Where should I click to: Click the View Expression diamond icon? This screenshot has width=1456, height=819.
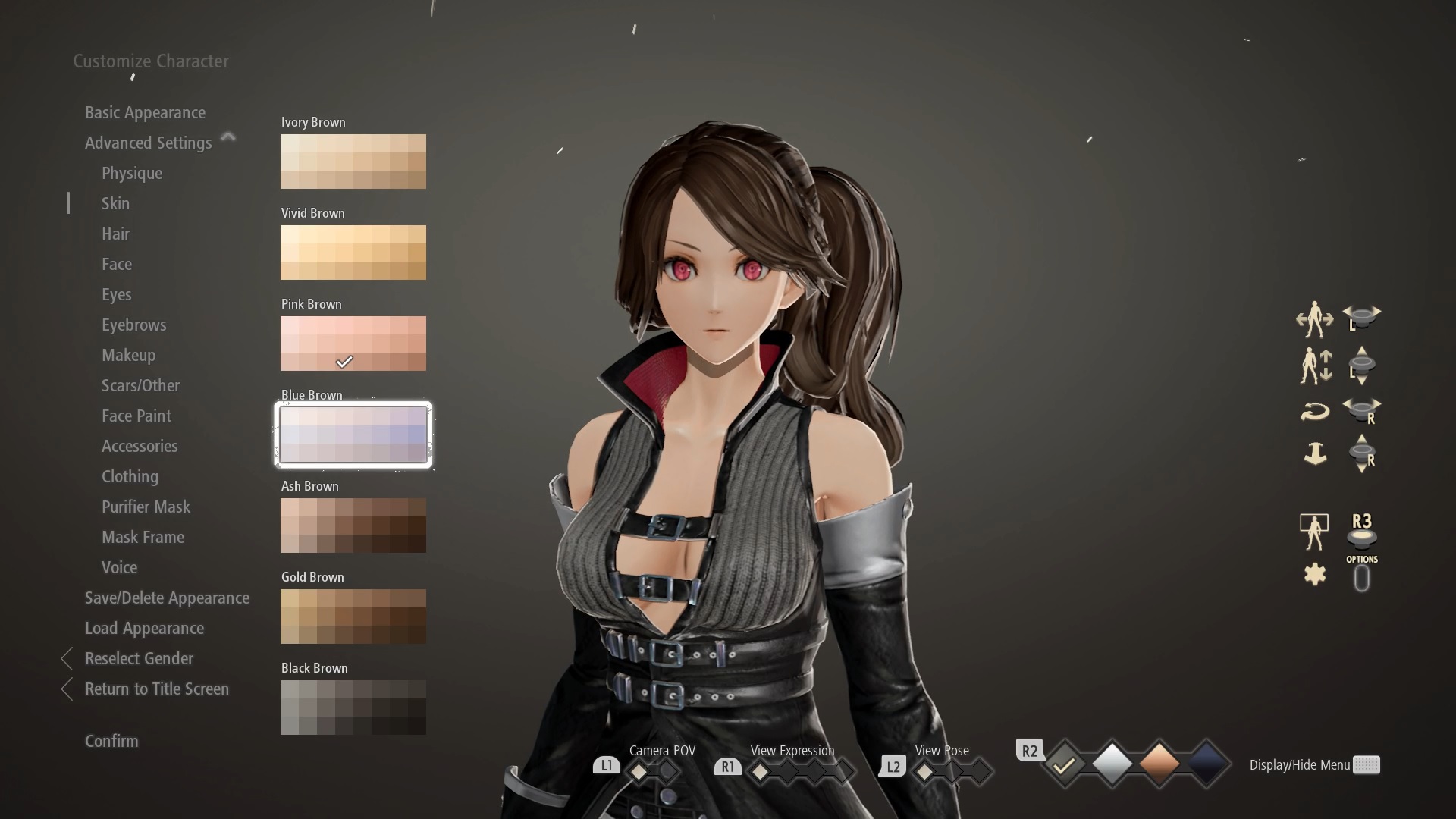coord(761,769)
